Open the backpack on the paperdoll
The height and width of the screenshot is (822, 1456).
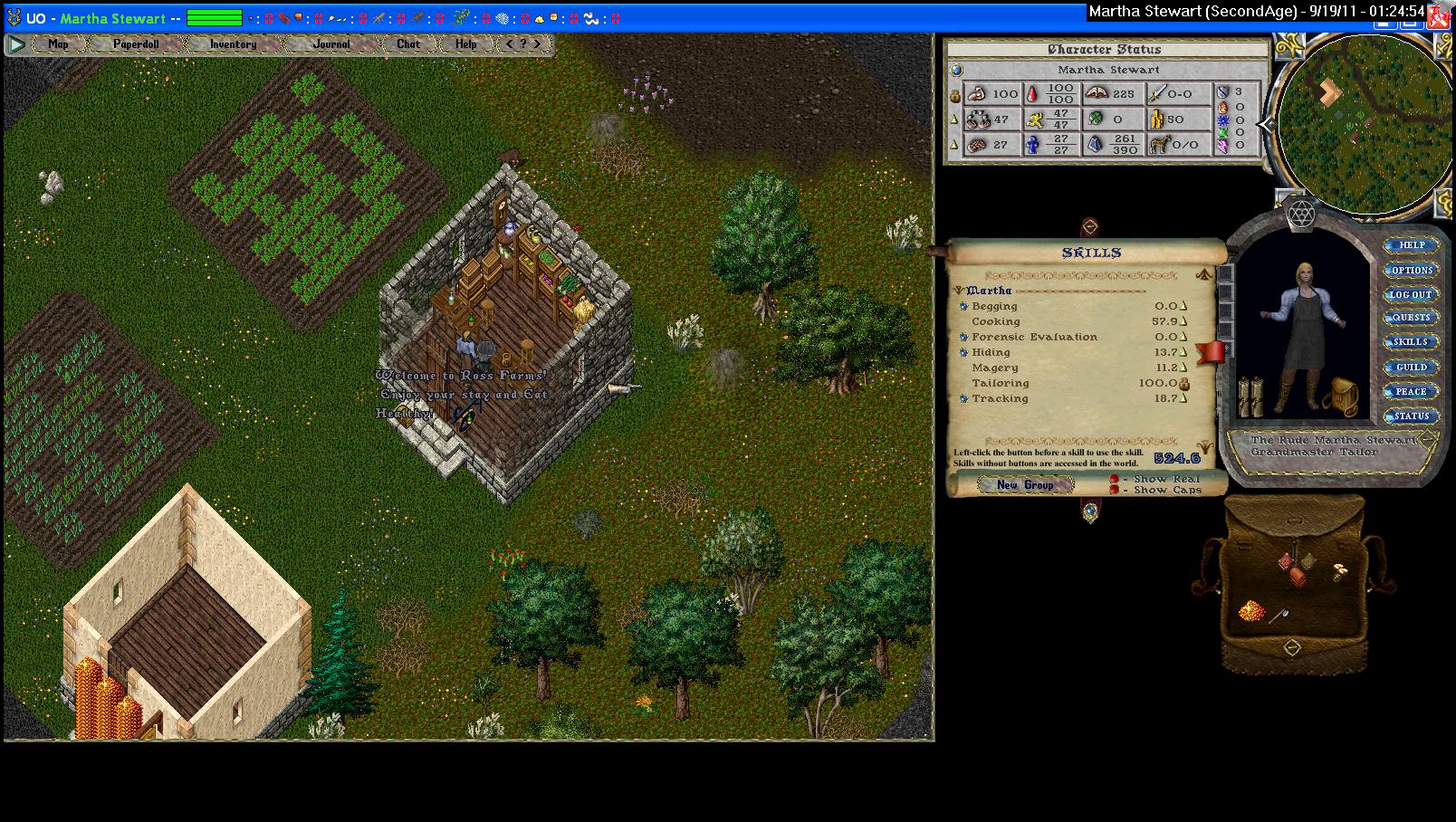click(1338, 397)
